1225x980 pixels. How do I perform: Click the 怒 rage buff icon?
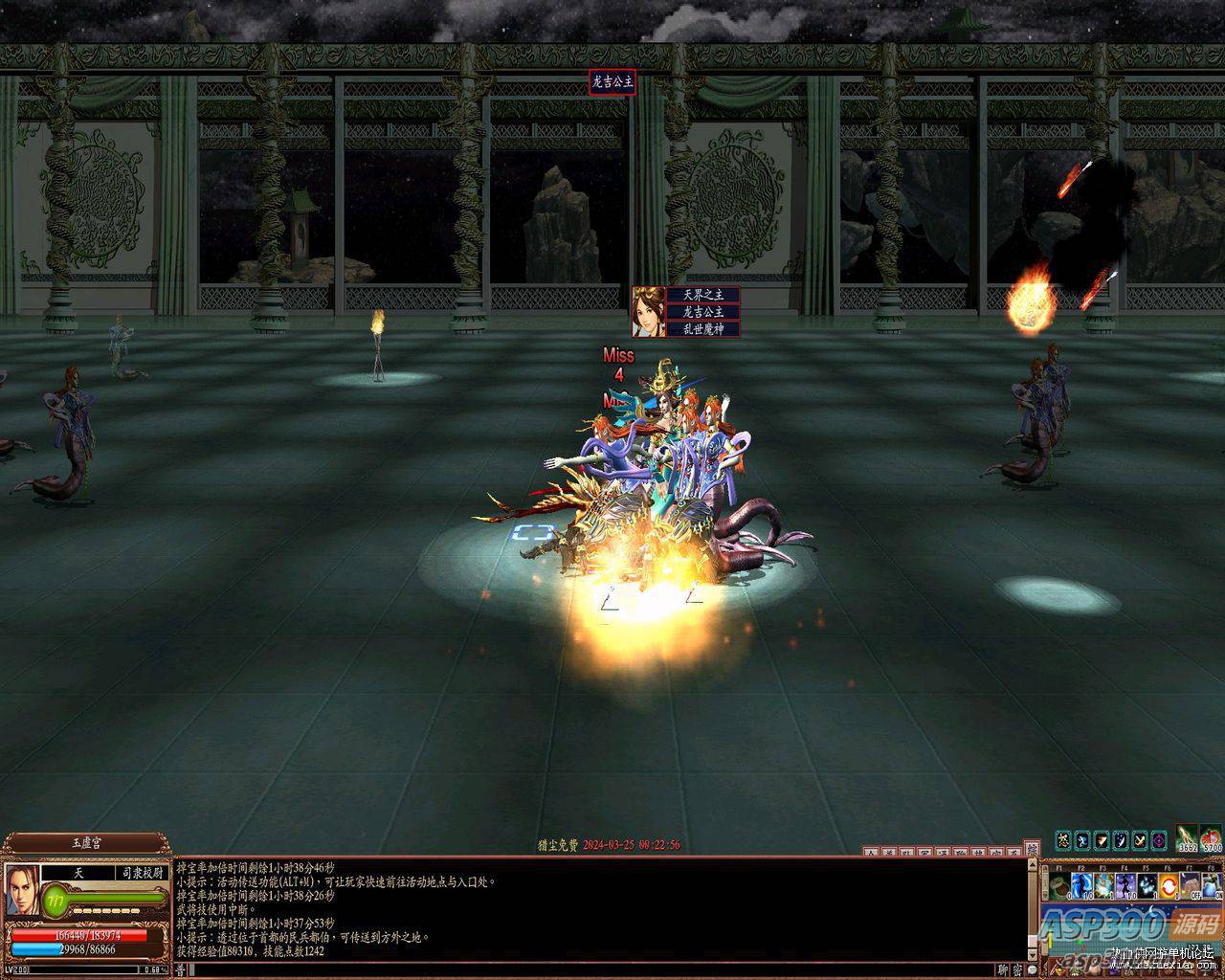click(1062, 840)
